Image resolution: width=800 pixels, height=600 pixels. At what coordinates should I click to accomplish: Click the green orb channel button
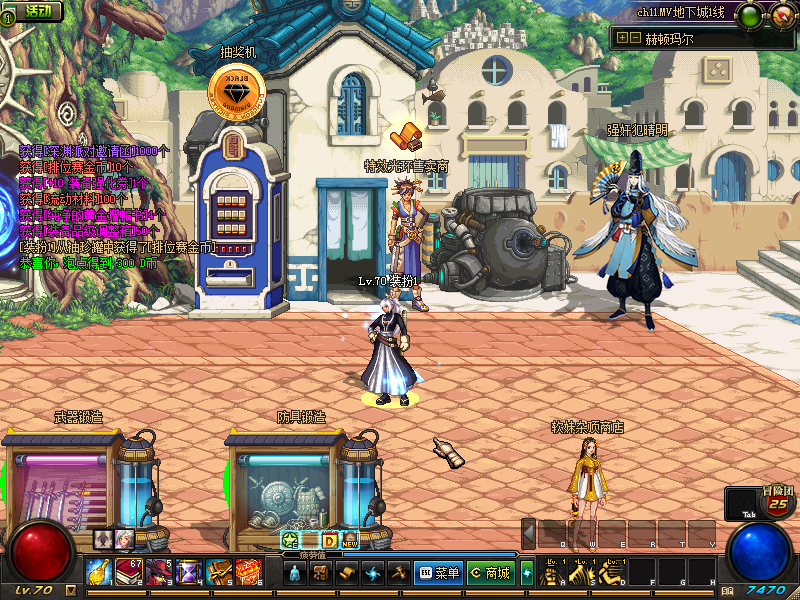[x=747, y=15]
